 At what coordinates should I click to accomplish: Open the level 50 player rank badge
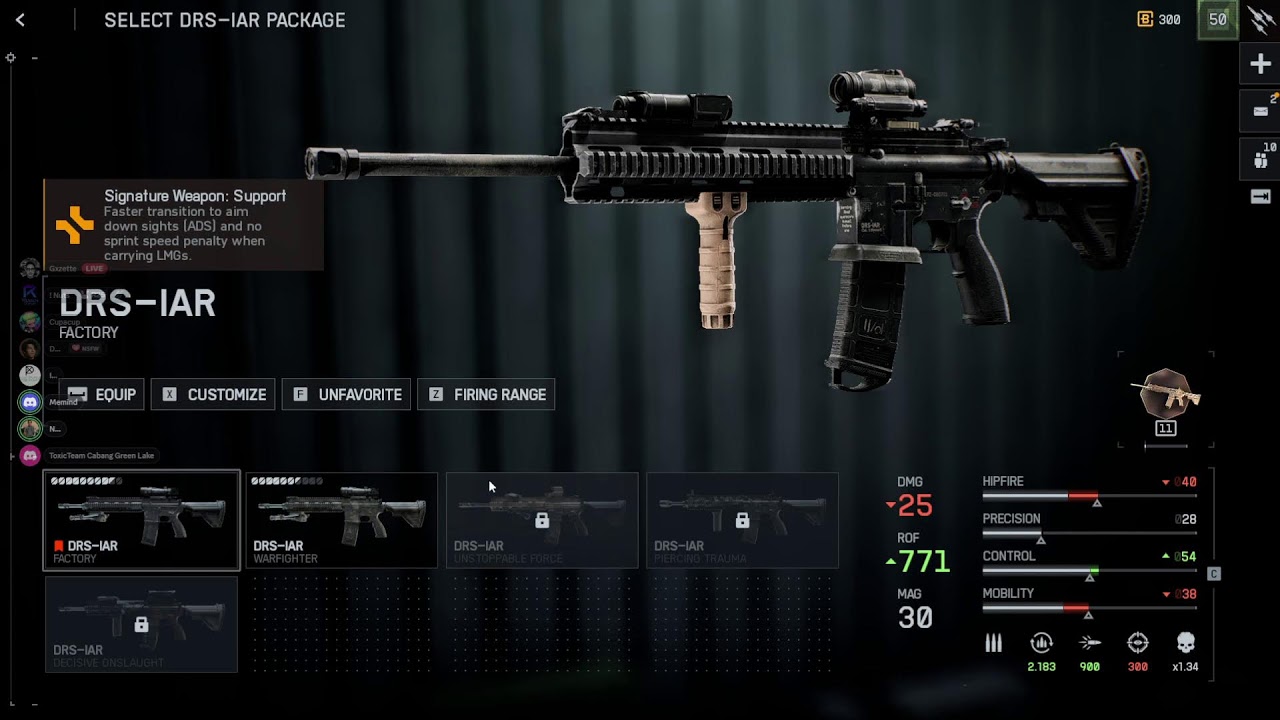pyautogui.click(x=1217, y=20)
